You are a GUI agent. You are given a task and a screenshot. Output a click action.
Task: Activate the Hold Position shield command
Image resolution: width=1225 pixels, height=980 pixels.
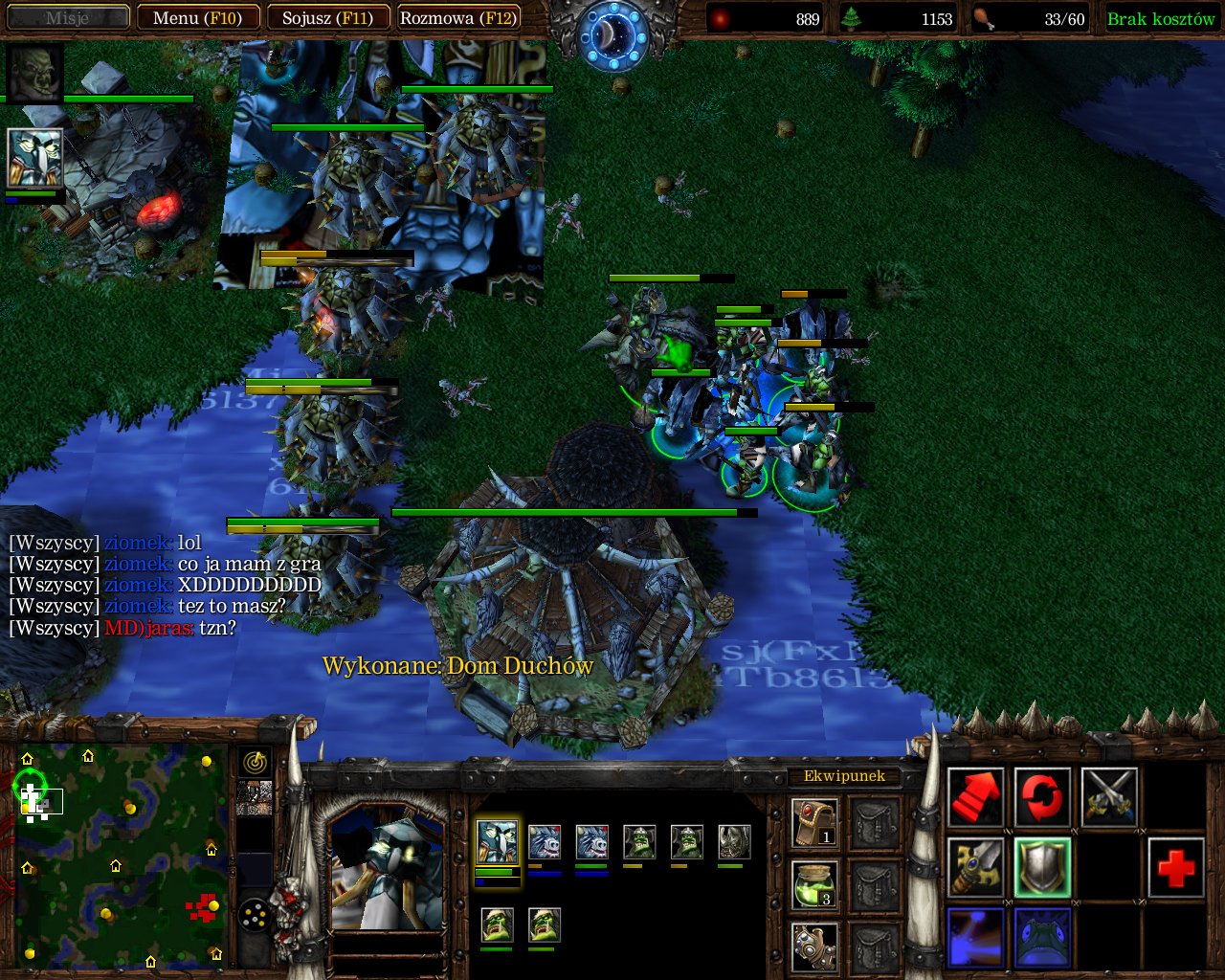pyautogui.click(x=1042, y=867)
